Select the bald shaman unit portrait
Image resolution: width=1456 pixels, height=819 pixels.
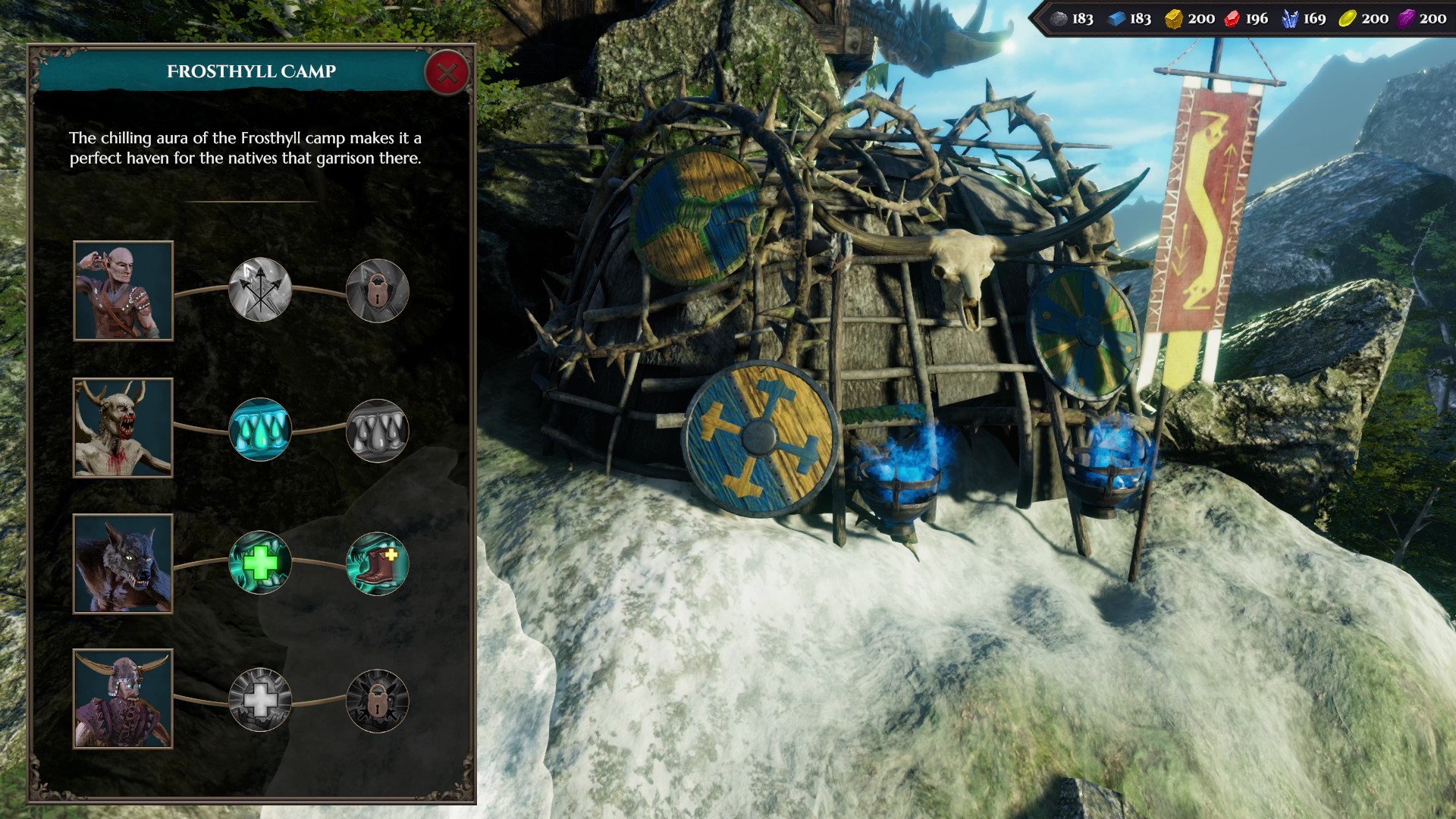point(123,289)
